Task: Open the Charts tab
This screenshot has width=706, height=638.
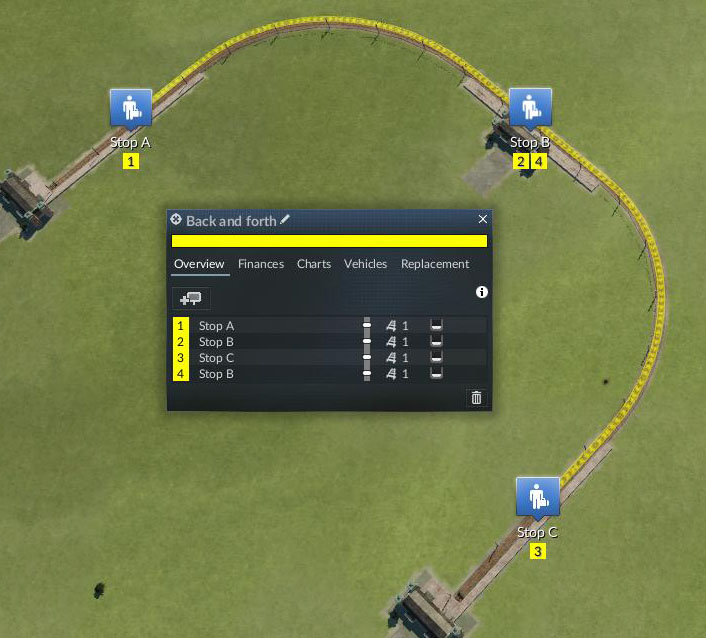Action: point(314,264)
